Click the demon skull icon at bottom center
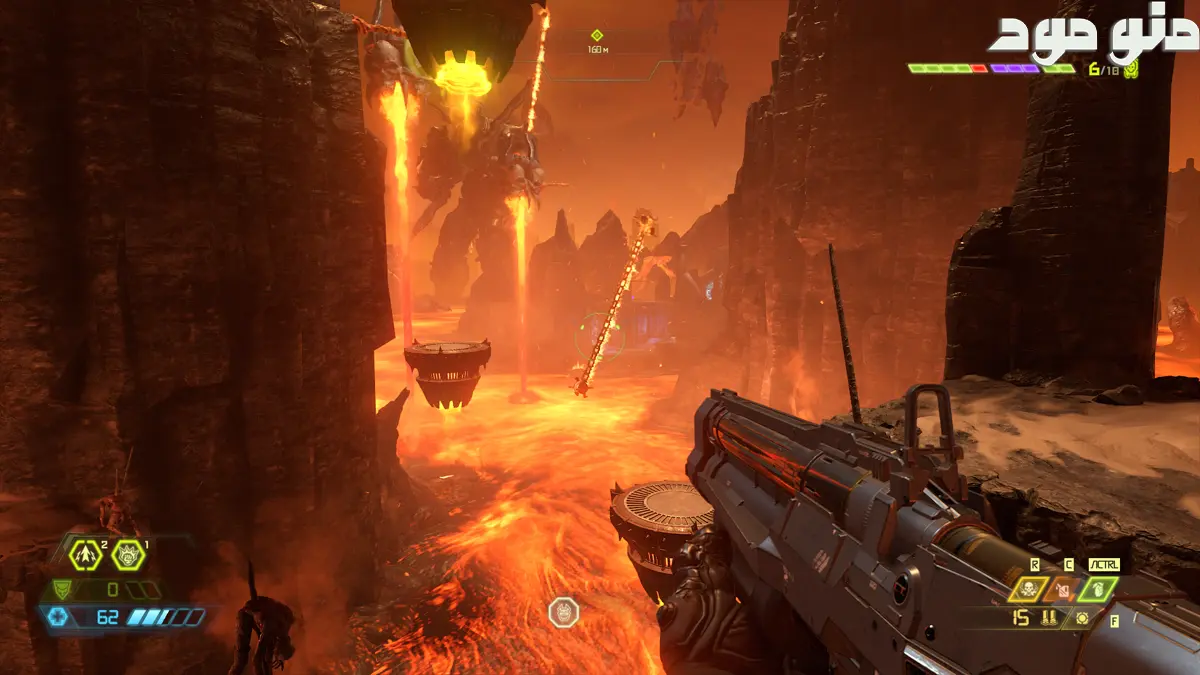 pos(563,612)
